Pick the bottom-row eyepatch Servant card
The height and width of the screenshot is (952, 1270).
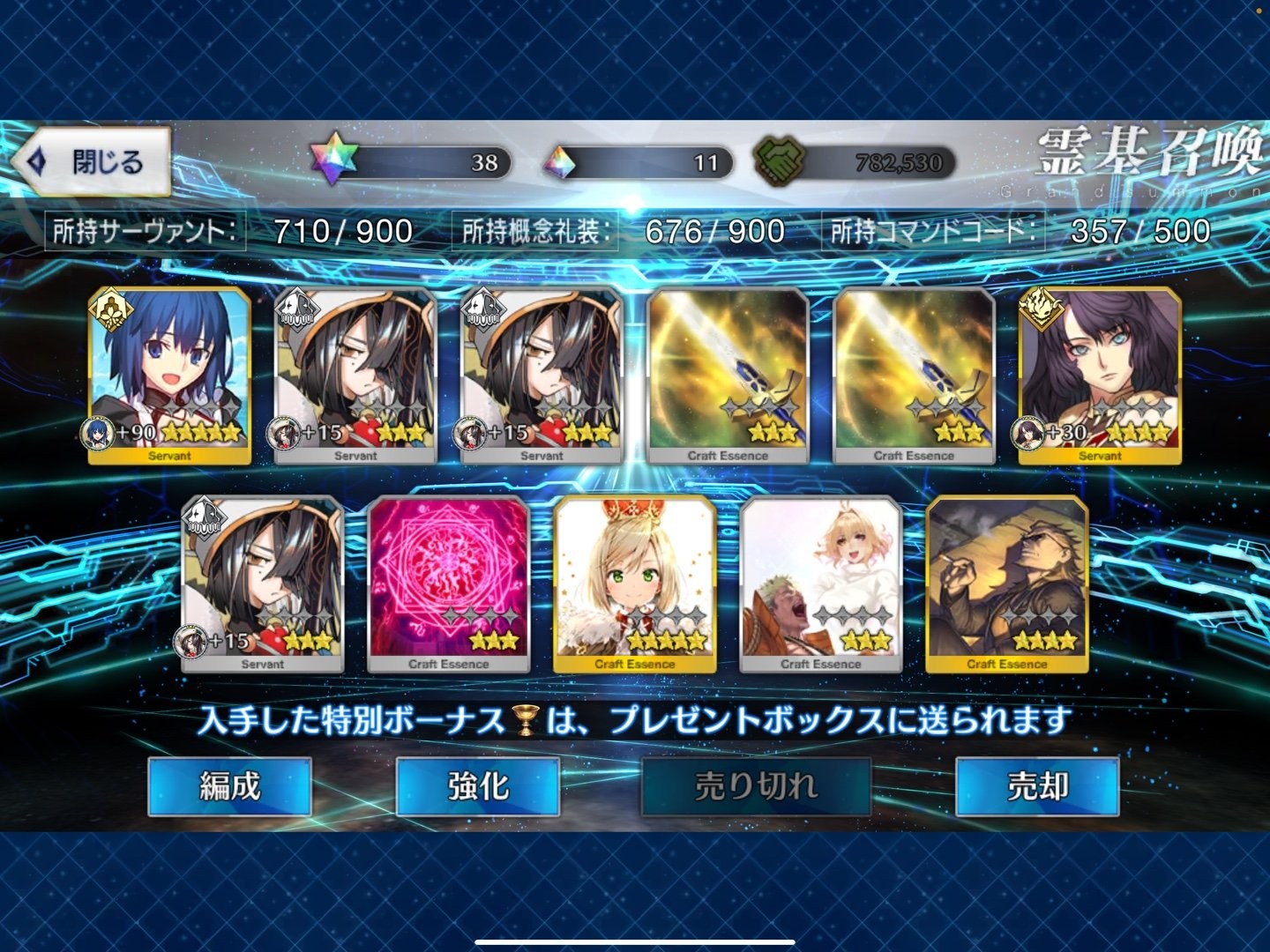tap(262, 584)
